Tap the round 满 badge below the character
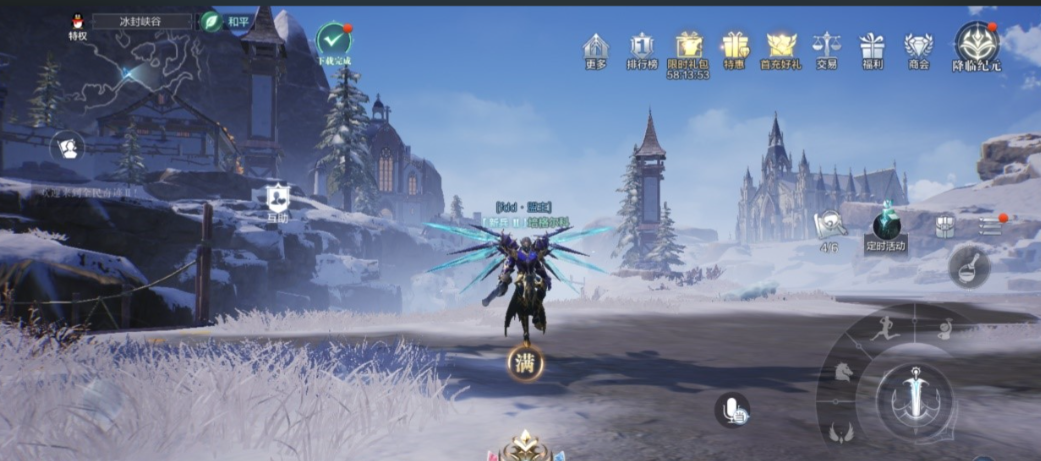 point(525,363)
